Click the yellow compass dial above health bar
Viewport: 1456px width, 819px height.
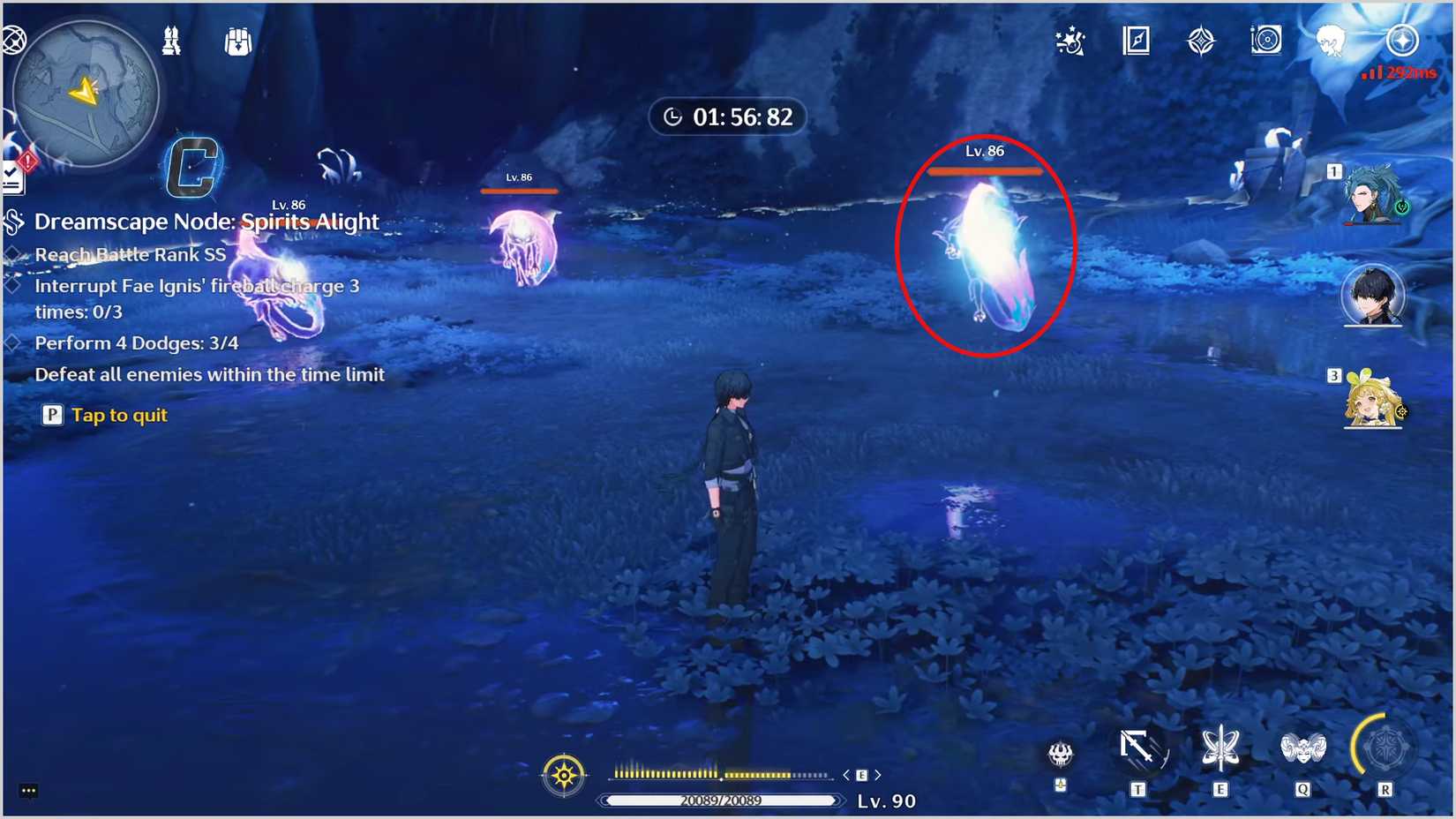point(565,774)
